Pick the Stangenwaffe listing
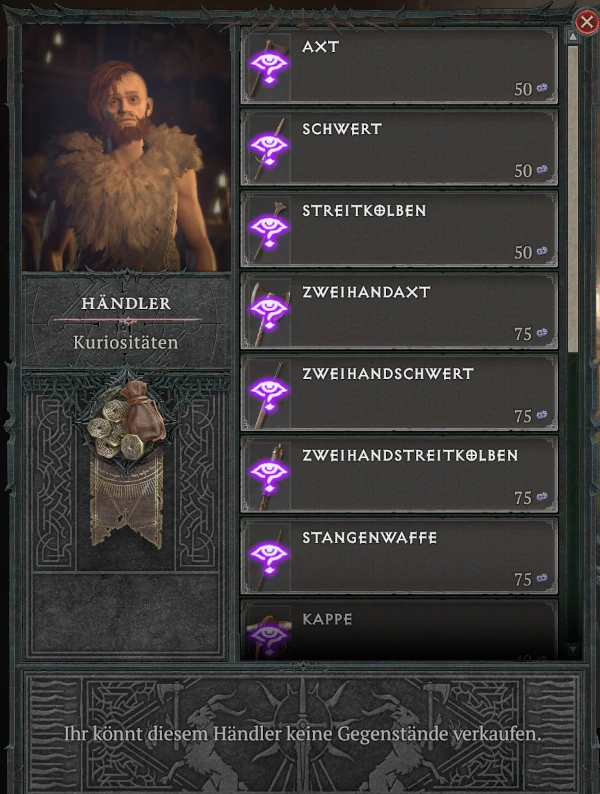Image resolution: width=600 pixels, height=794 pixels. 399,557
